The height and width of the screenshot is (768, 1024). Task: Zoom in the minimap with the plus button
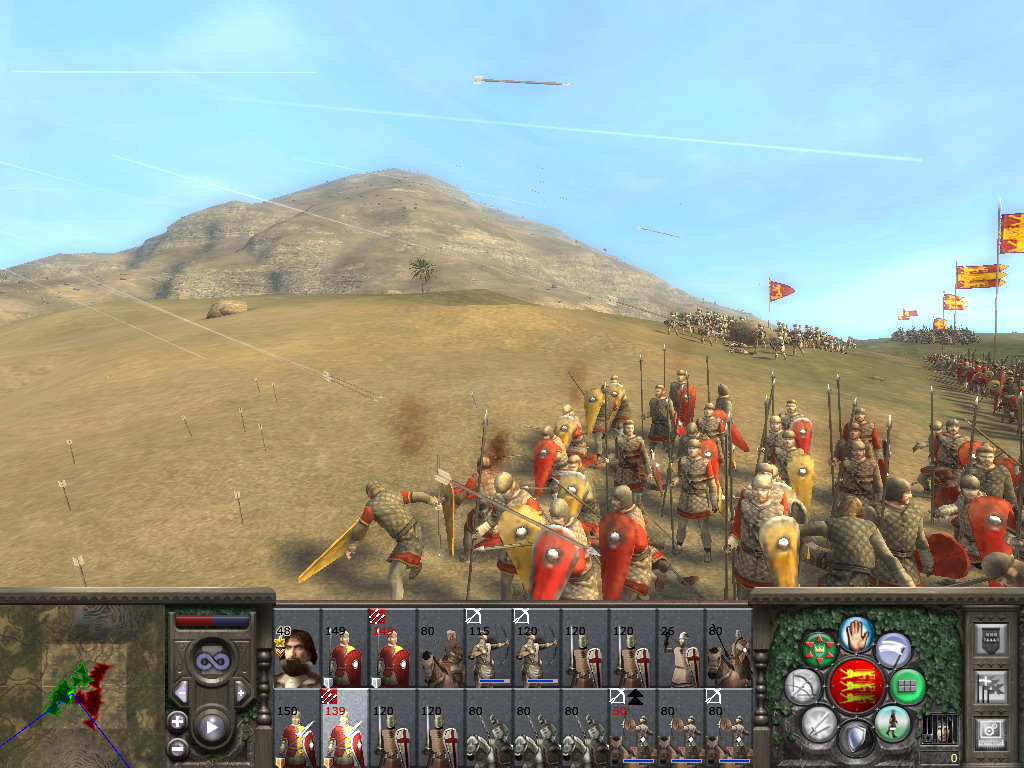click(x=177, y=721)
